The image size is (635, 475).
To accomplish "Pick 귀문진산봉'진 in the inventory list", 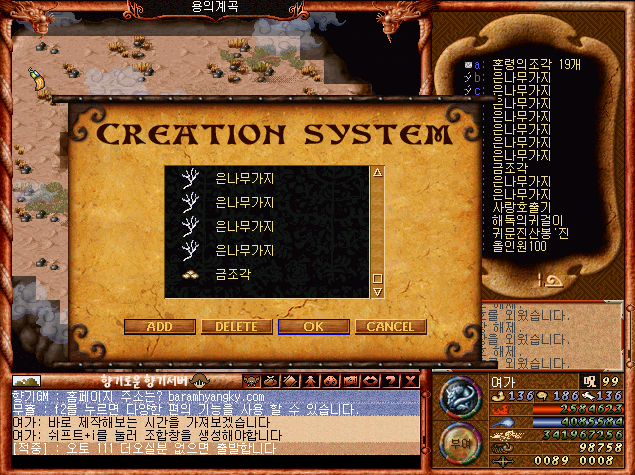I will pyautogui.click(x=528, y=232).
